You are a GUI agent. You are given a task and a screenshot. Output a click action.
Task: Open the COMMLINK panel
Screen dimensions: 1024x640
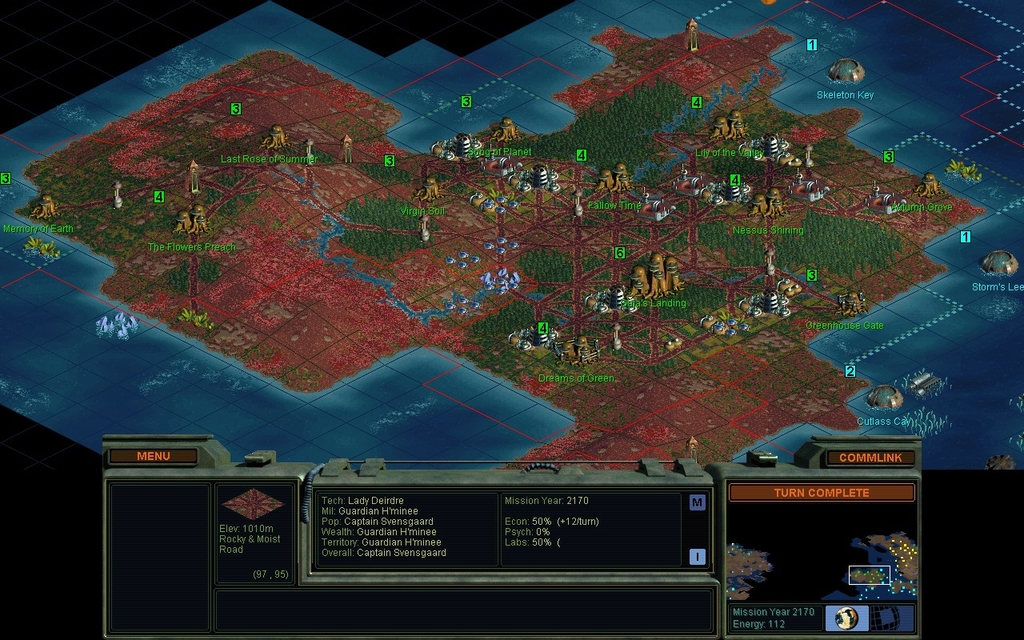(x=870, y=458)
